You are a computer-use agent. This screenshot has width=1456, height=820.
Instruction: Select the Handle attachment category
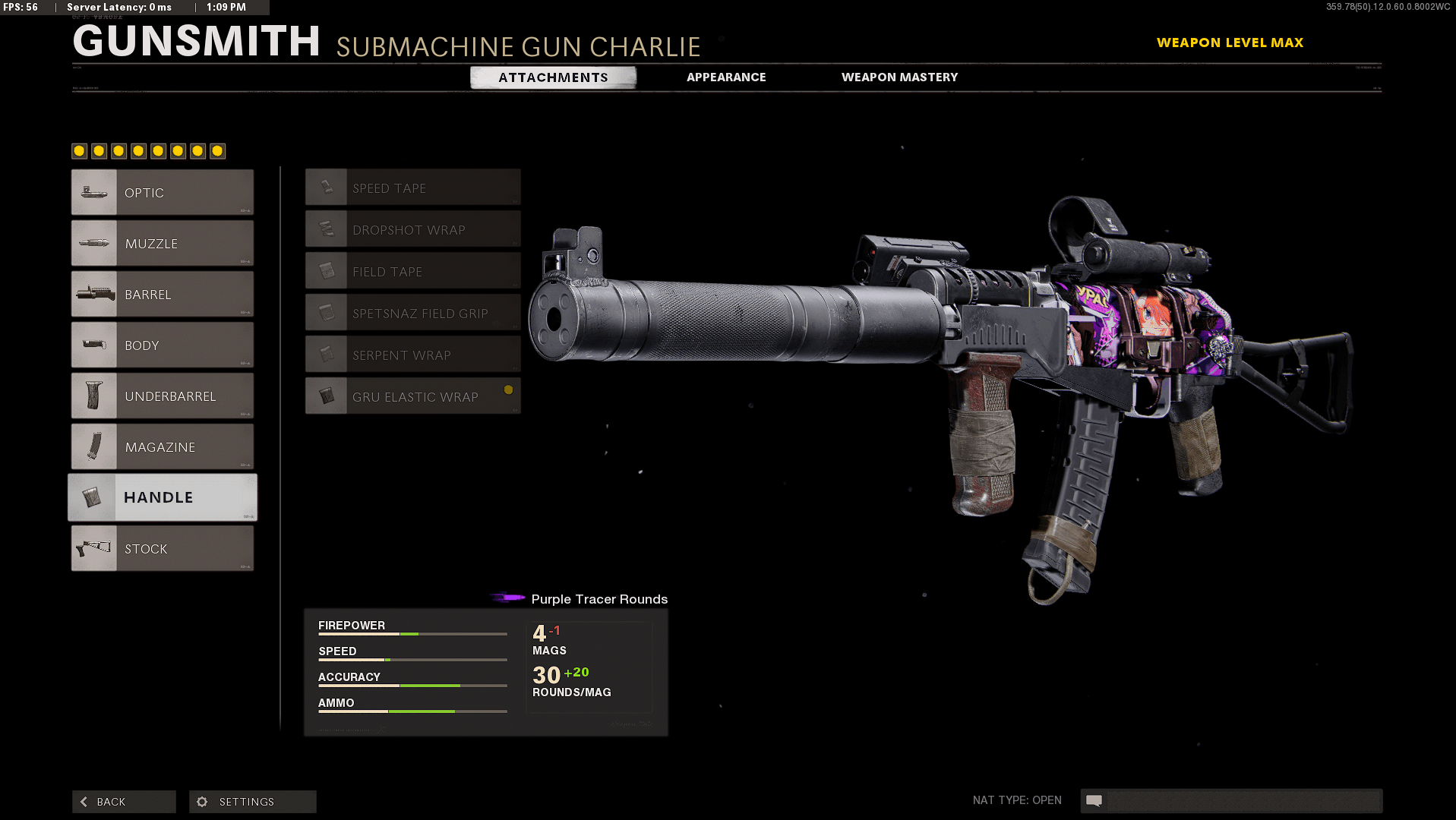pyautogui.click(x=163, y=497)
